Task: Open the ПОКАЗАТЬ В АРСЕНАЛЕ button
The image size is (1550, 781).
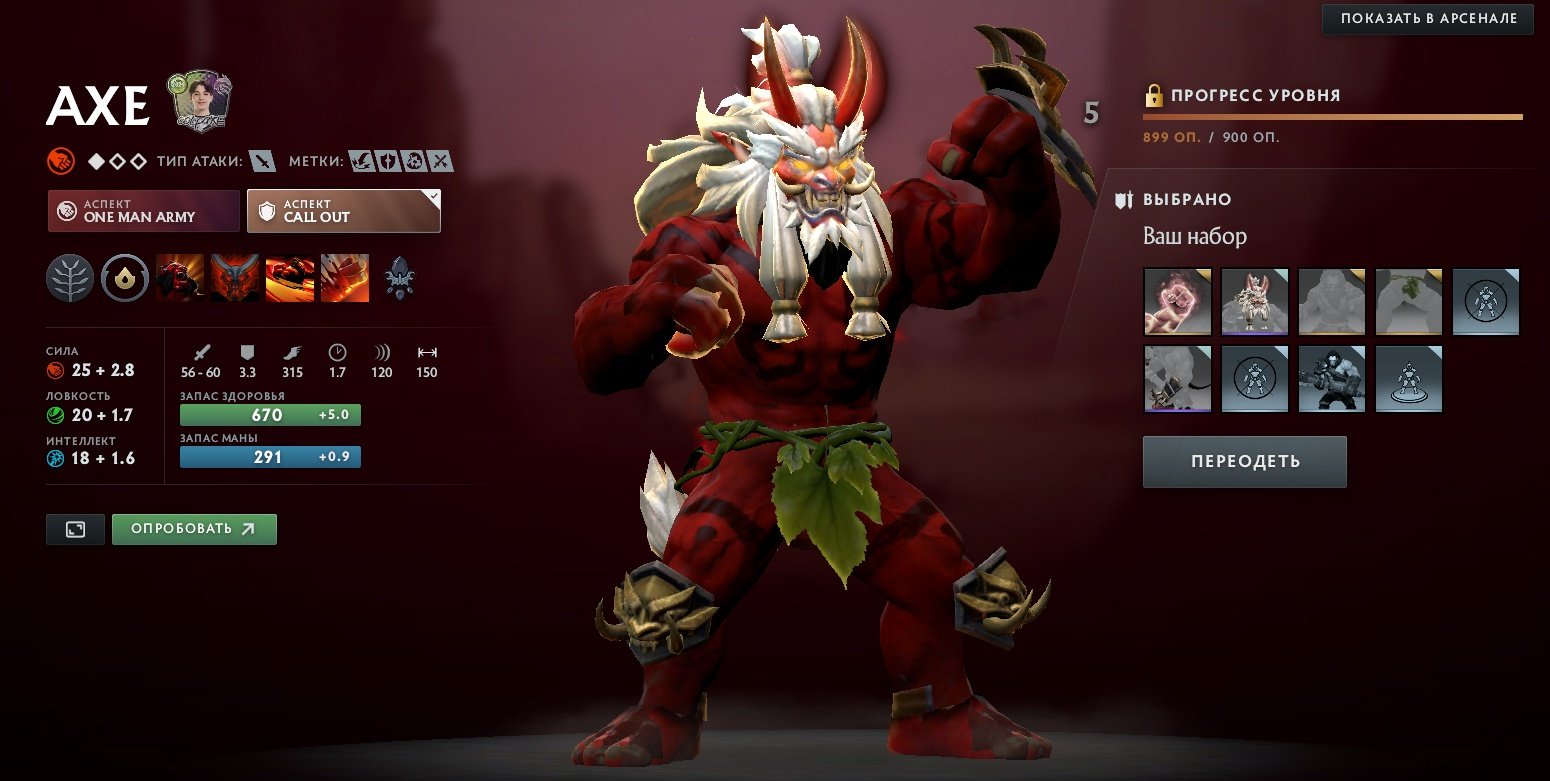Action: [1428, 19]
